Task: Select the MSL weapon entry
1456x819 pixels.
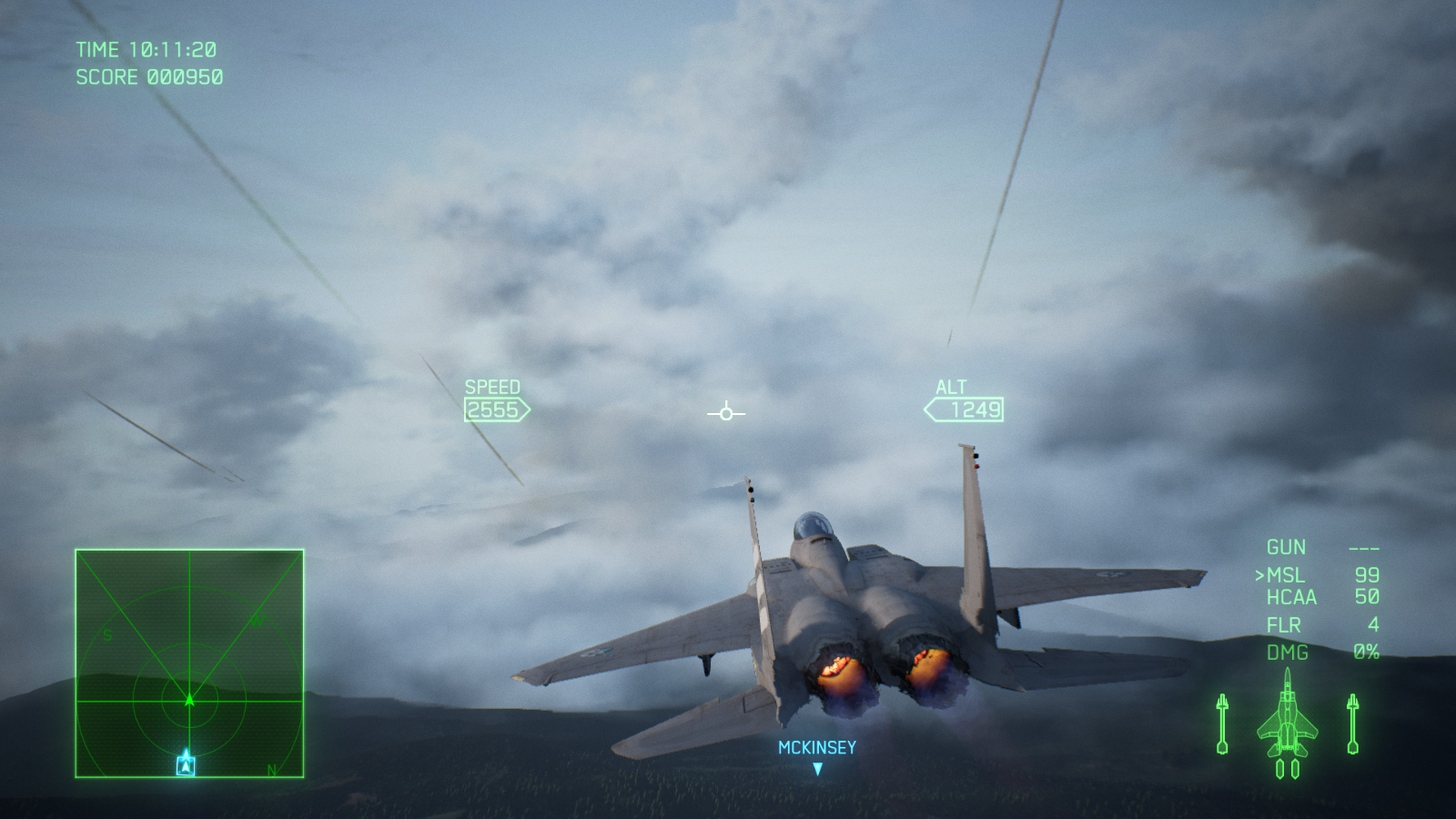Action: tap(1285, 575)
